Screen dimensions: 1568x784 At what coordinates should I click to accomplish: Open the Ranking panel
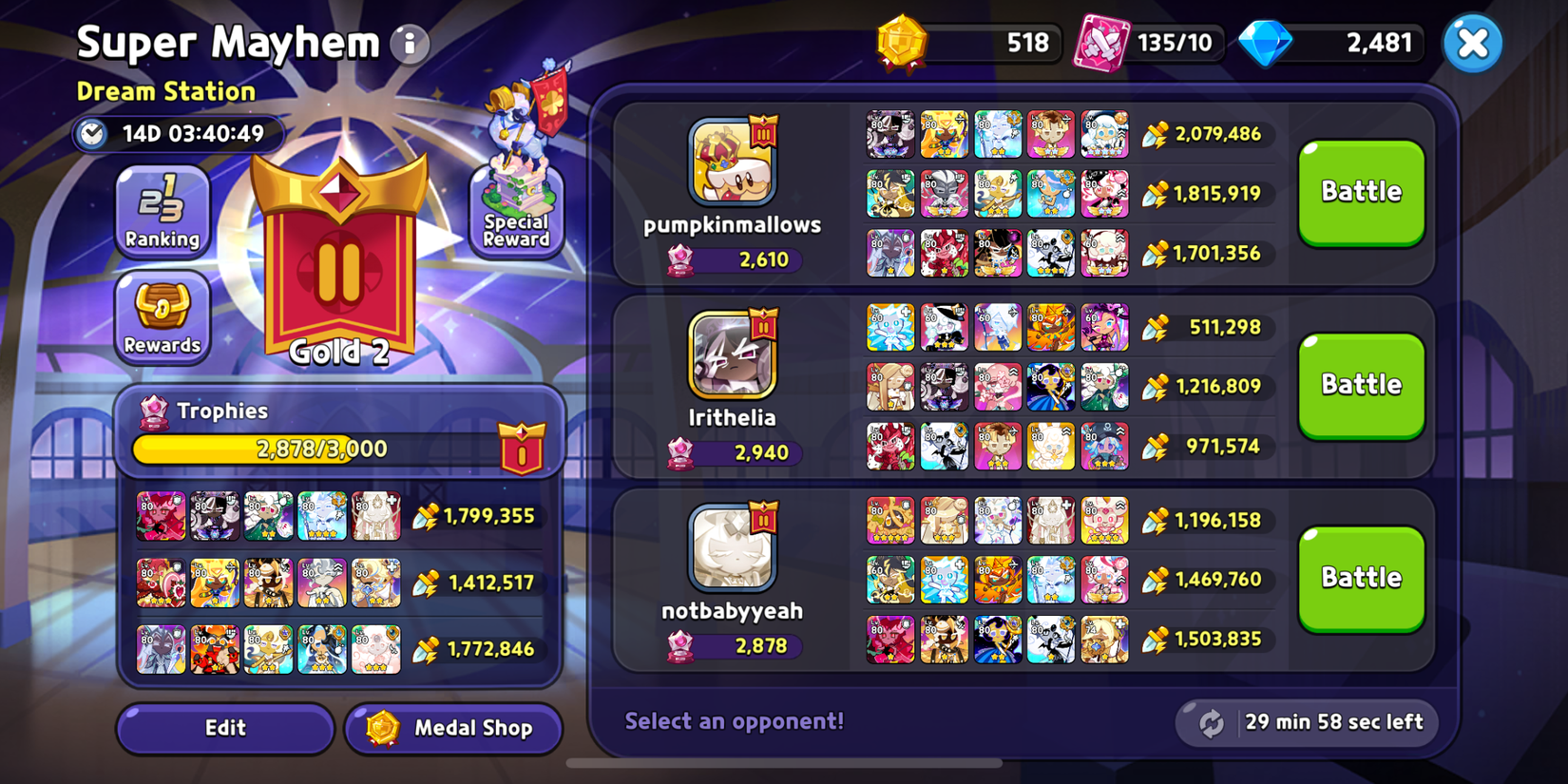coord(162,211)
